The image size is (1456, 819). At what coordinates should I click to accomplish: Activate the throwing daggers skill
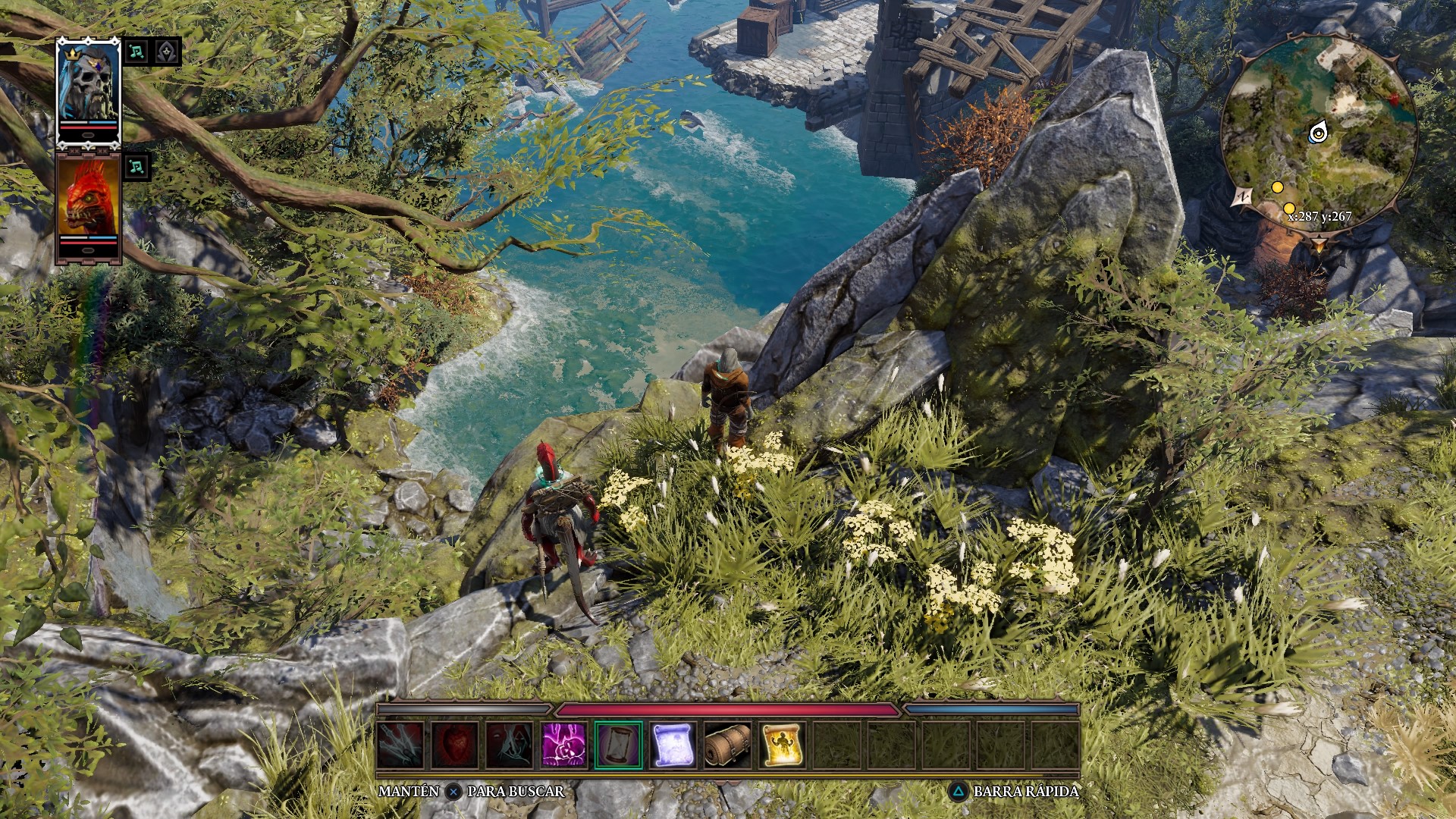(400, 745)
